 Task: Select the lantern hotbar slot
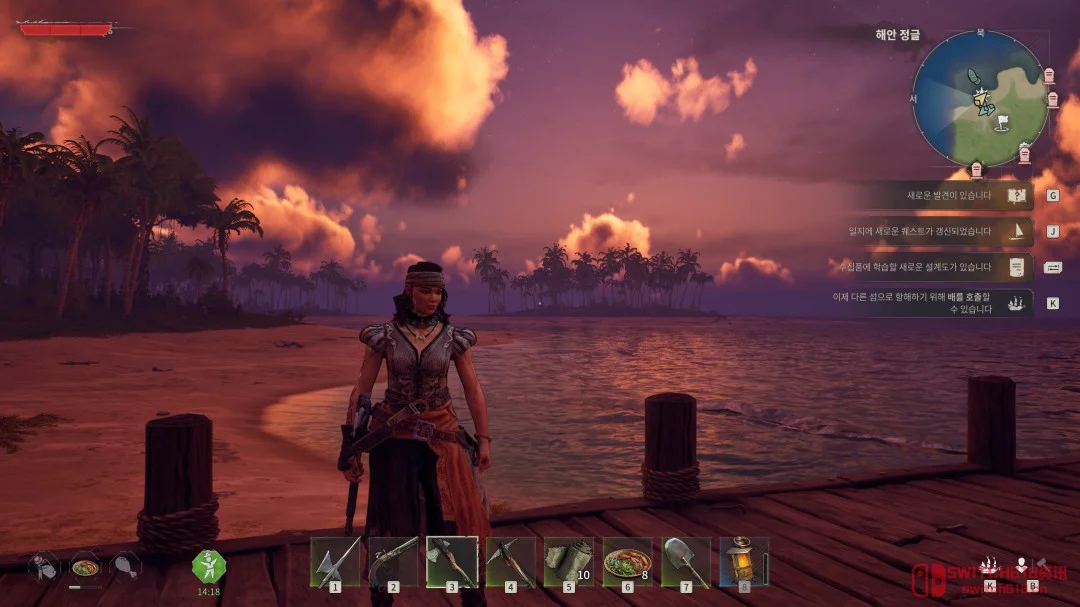[743, 562]
